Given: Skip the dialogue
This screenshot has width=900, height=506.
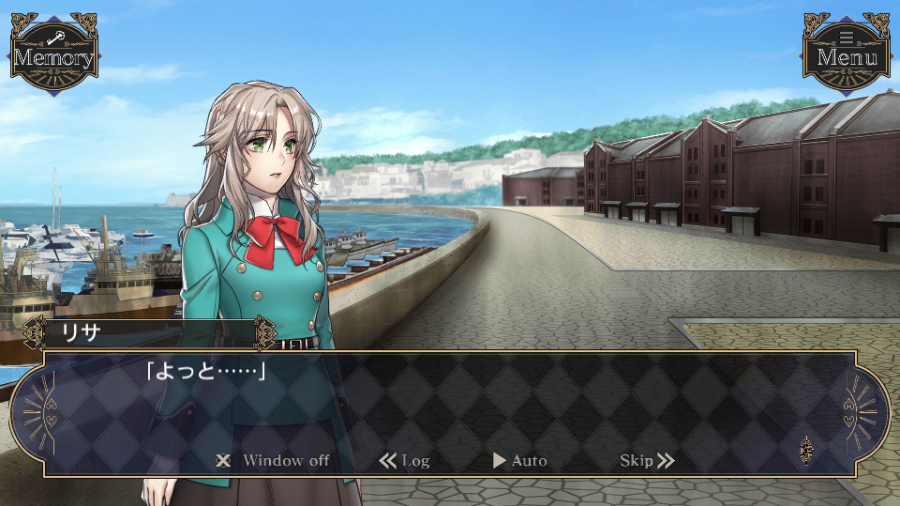Looking at the screenshot, I should [x=647, y=461].
